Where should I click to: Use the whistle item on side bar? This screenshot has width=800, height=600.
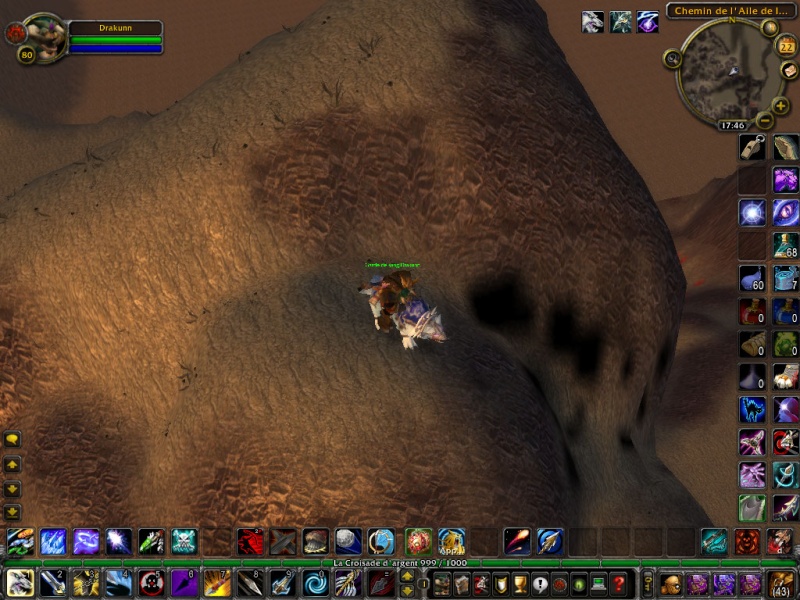[752, 148]
